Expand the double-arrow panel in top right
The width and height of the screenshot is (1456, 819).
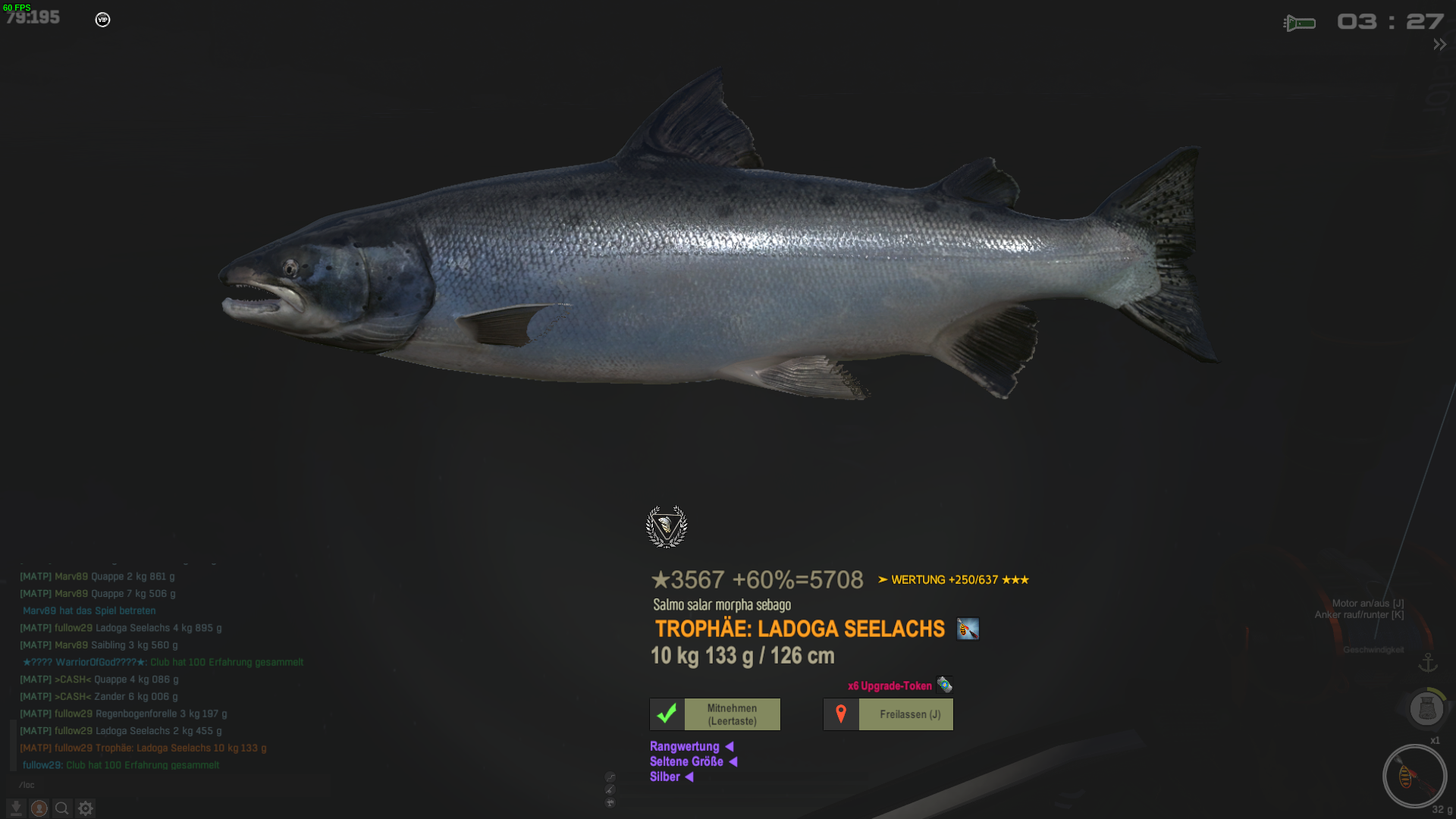(1439, 45)
